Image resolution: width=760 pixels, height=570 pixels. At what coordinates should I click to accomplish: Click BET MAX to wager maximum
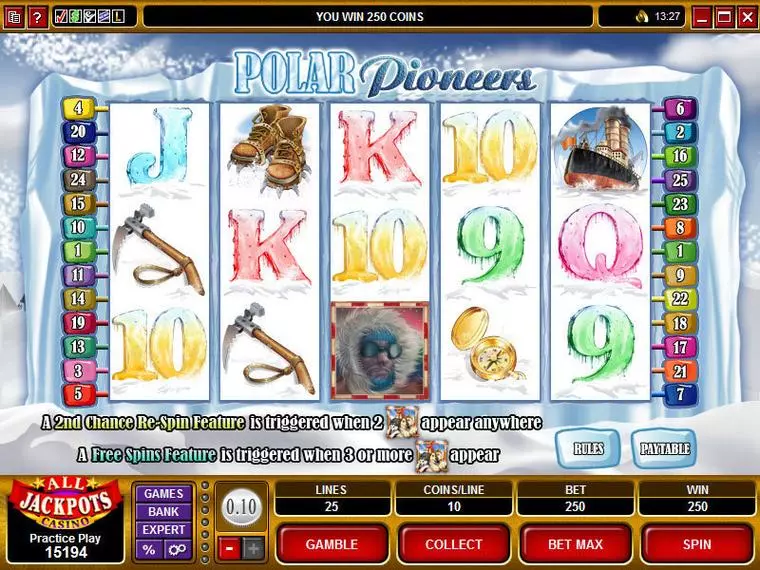point(574,544)
